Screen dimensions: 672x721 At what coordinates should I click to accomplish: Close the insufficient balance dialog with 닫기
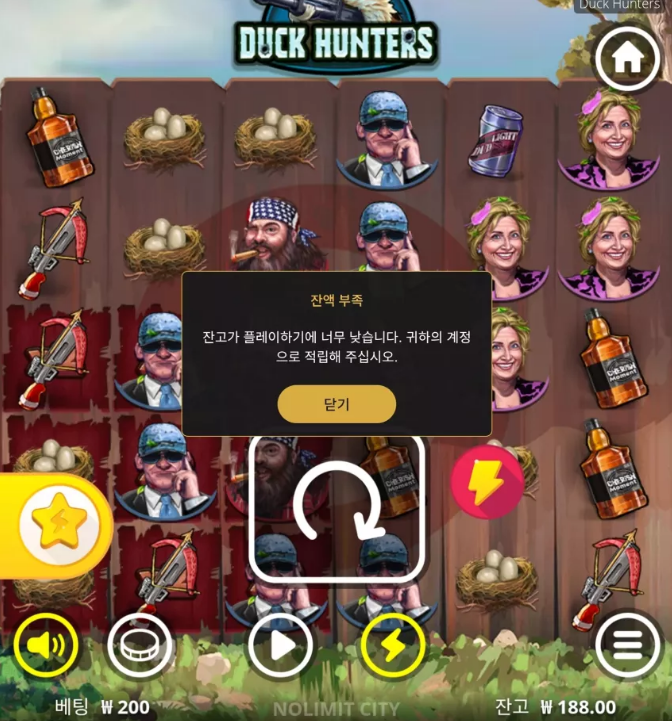pyautogui.click(x=336, y=404)
